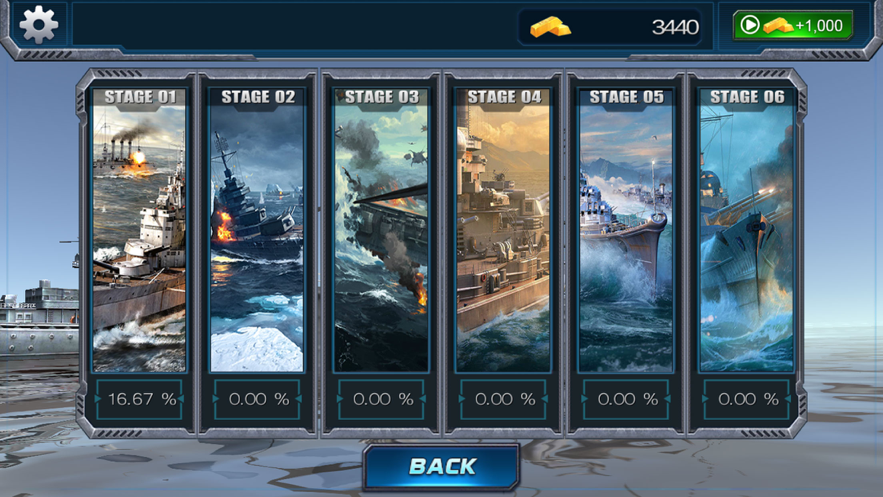Click the BACK button
This screenshot has height=497, width=883.
point(442,466)
